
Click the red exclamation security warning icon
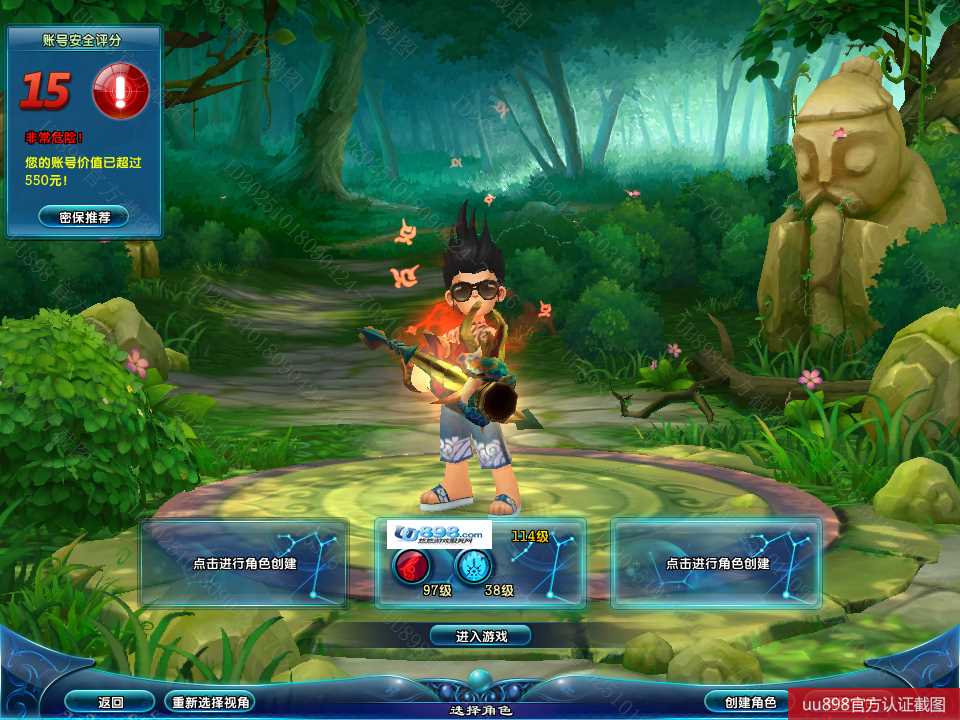coord(120,92)
